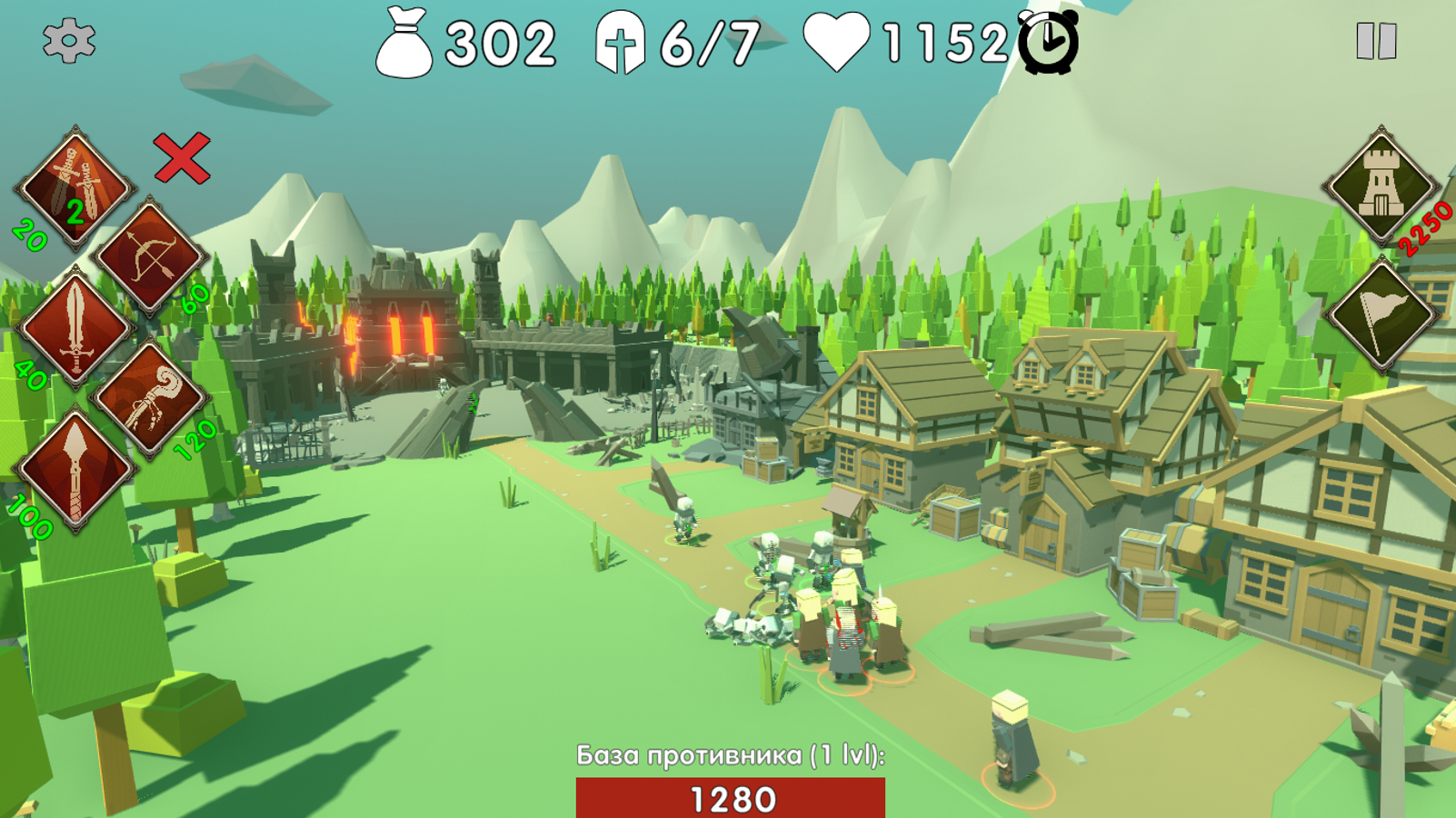This screenshot has height=818, width=1456.
Task: Recruit the dual-sword unit costing 20
Action: click(x=75, y=186)
